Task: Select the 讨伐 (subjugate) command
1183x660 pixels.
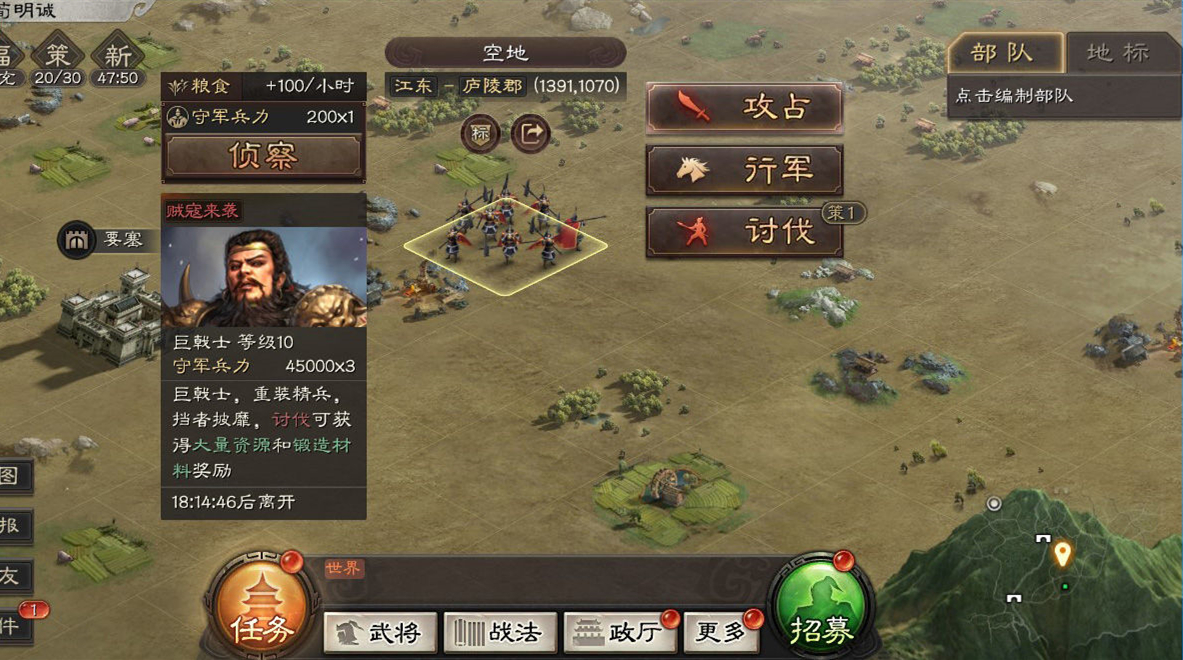Action: tap(744, 232)
